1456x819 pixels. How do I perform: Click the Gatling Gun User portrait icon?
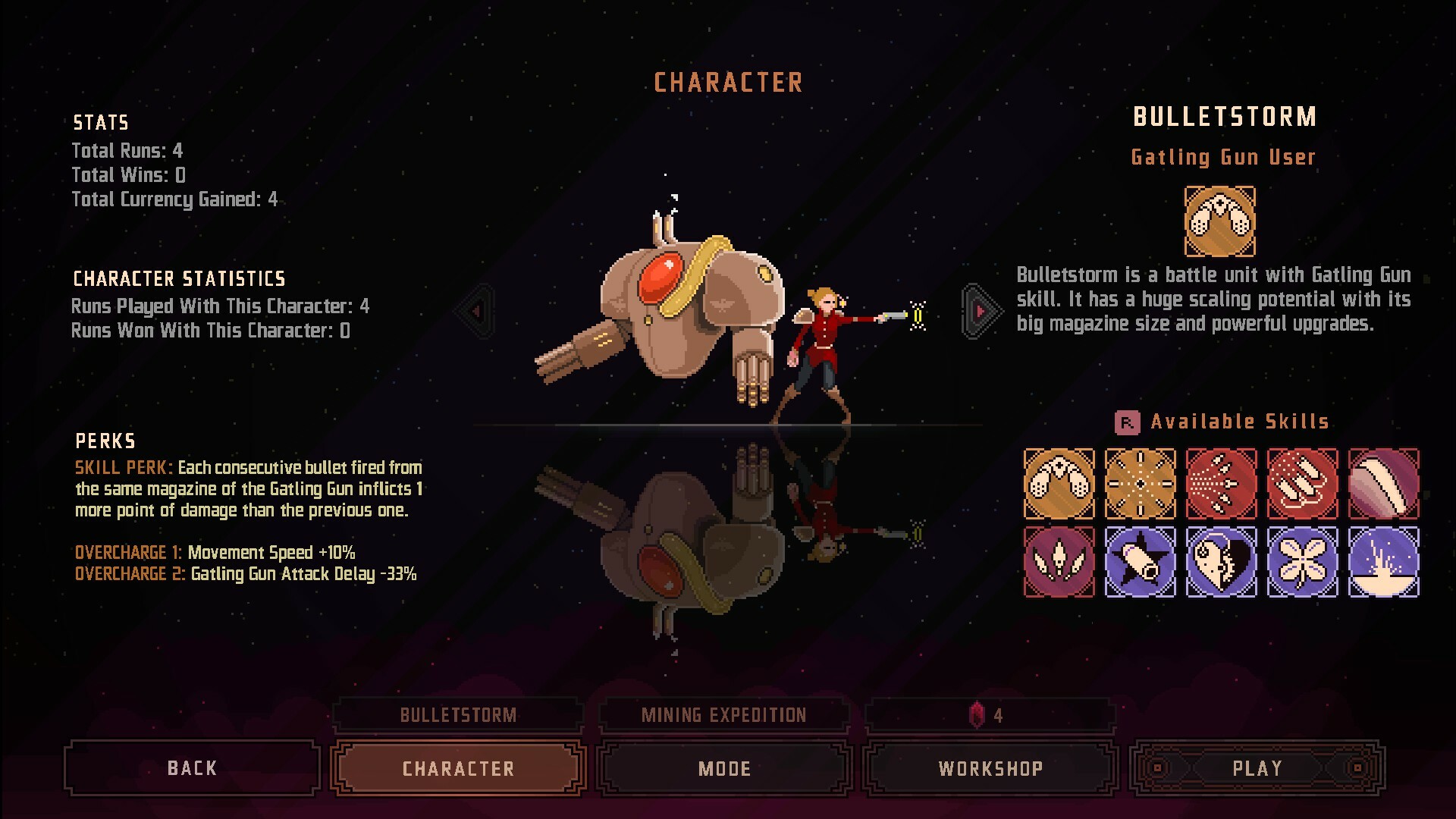pos(1221,222)
